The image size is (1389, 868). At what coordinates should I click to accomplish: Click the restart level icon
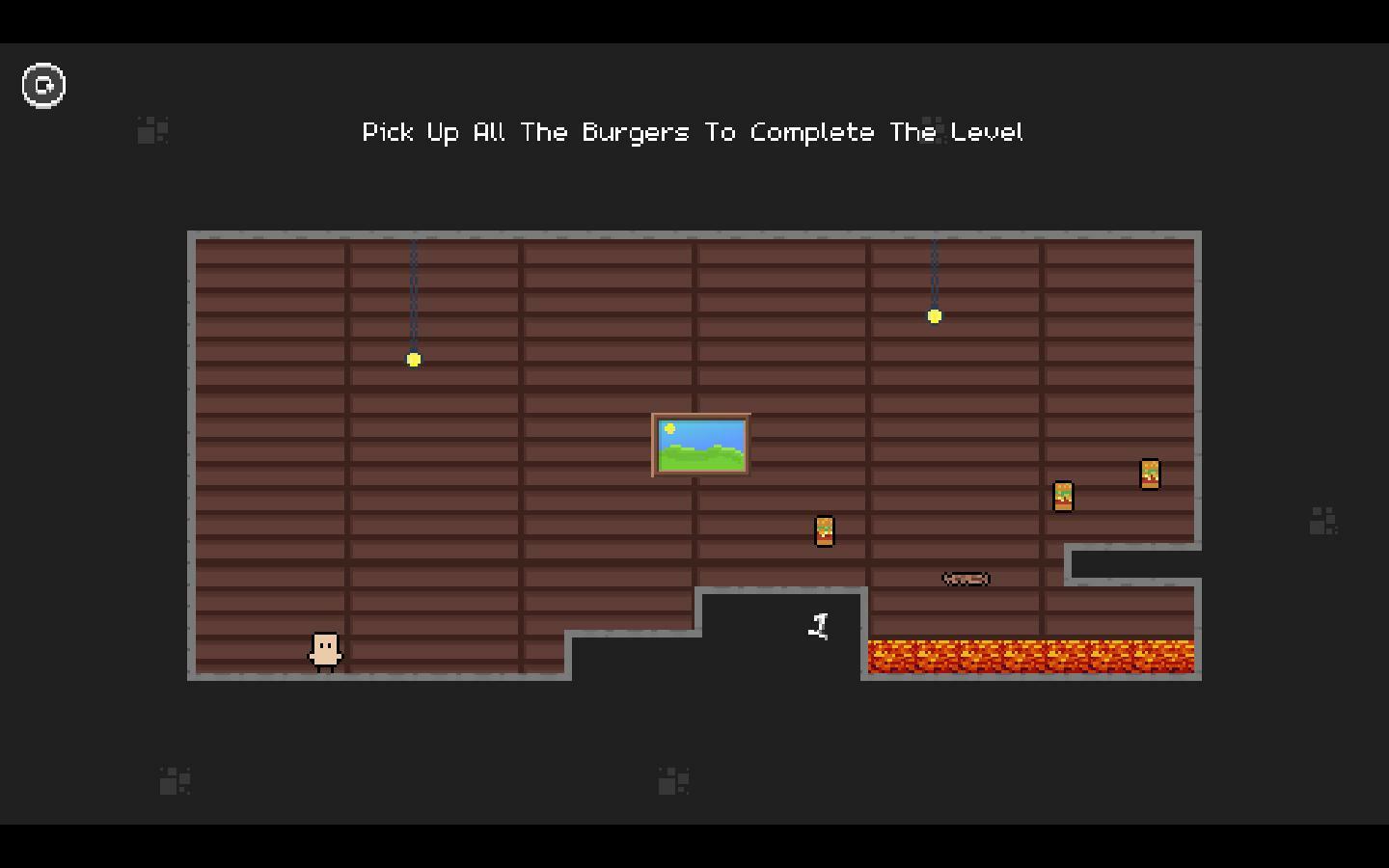(x=43, y=85)
